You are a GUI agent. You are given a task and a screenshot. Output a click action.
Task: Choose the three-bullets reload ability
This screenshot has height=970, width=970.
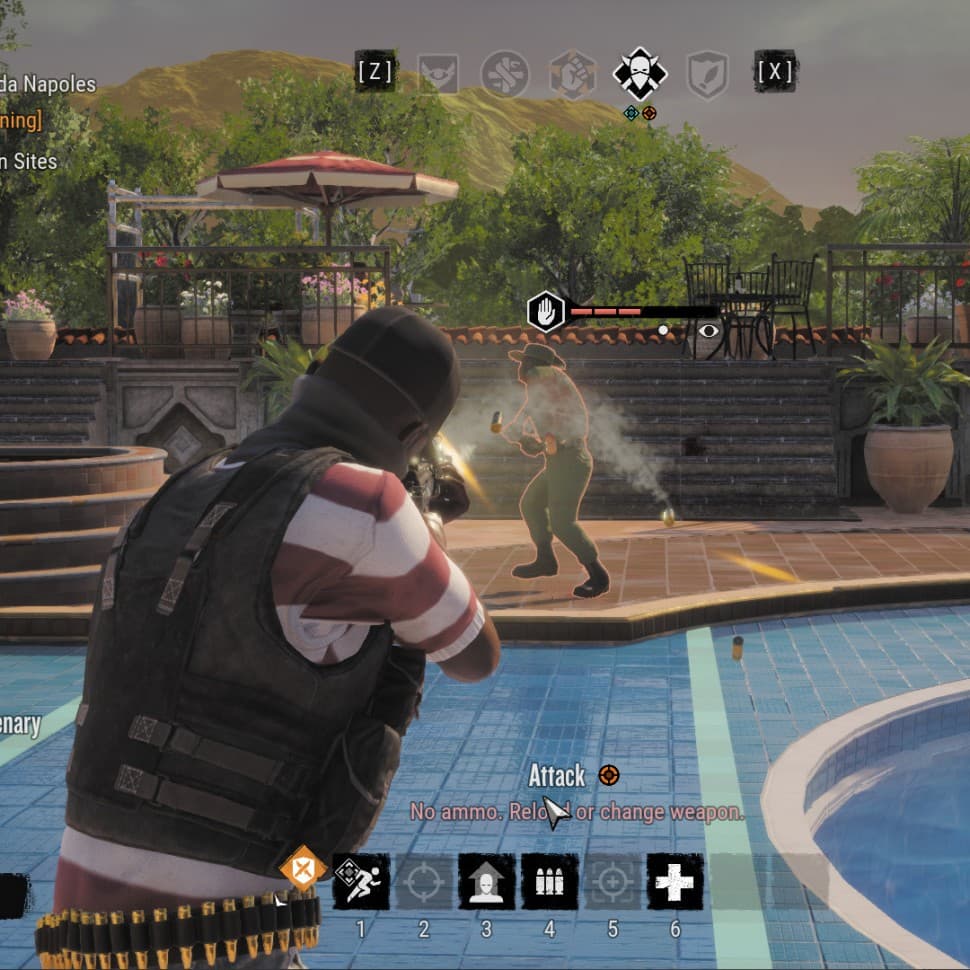(549, 881)
